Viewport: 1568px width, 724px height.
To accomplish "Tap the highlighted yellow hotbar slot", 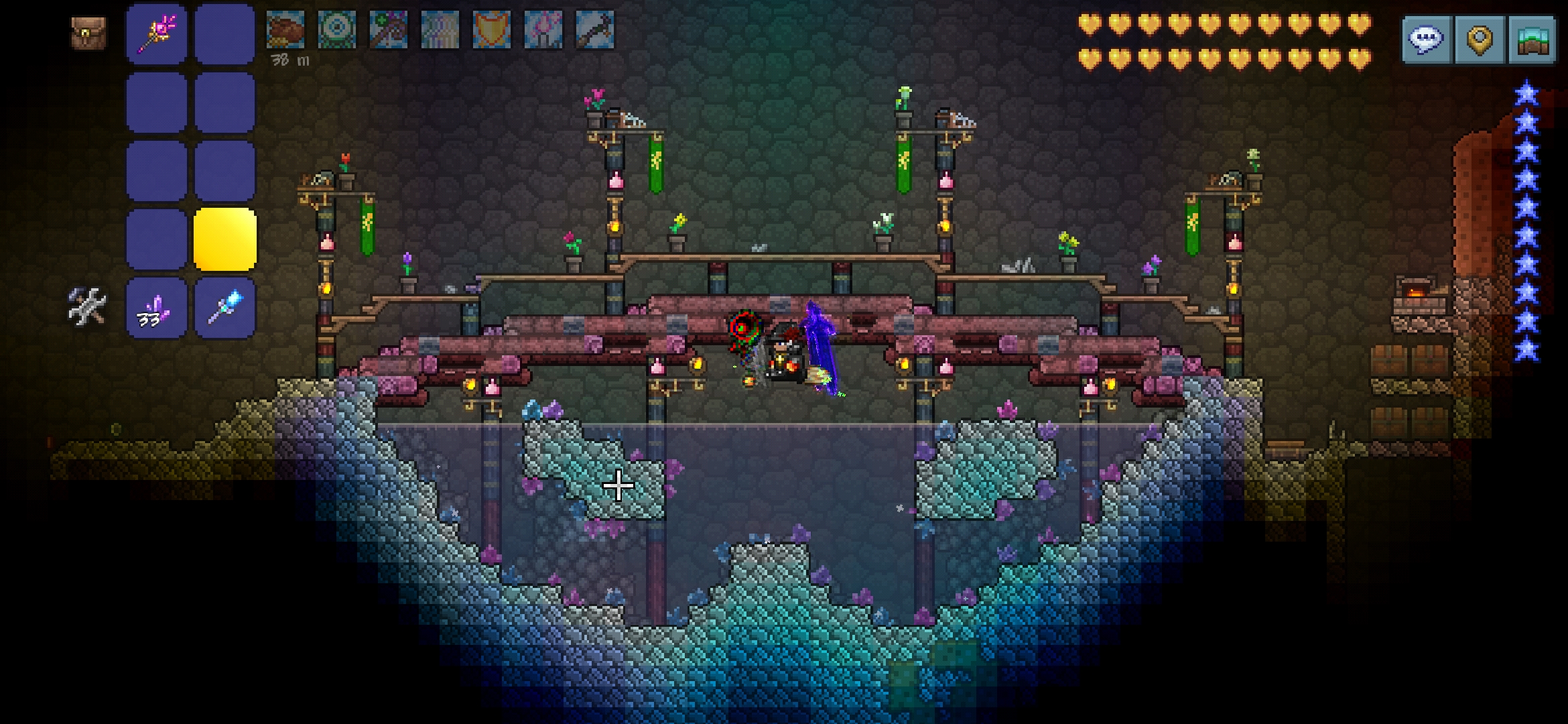I will 224,239.
